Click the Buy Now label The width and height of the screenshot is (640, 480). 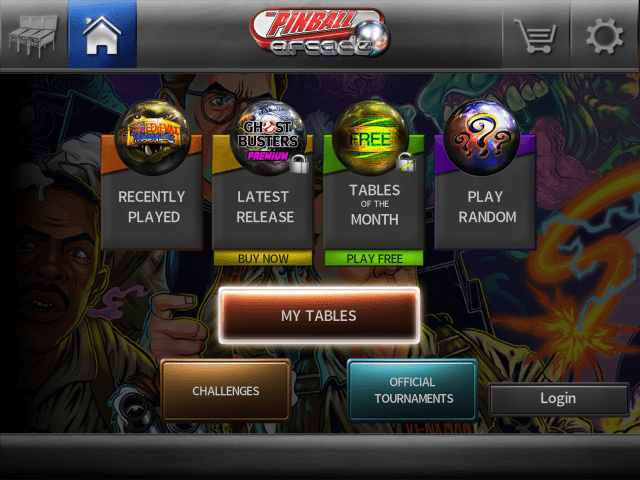pyautogui.click(x=263, y=258)
